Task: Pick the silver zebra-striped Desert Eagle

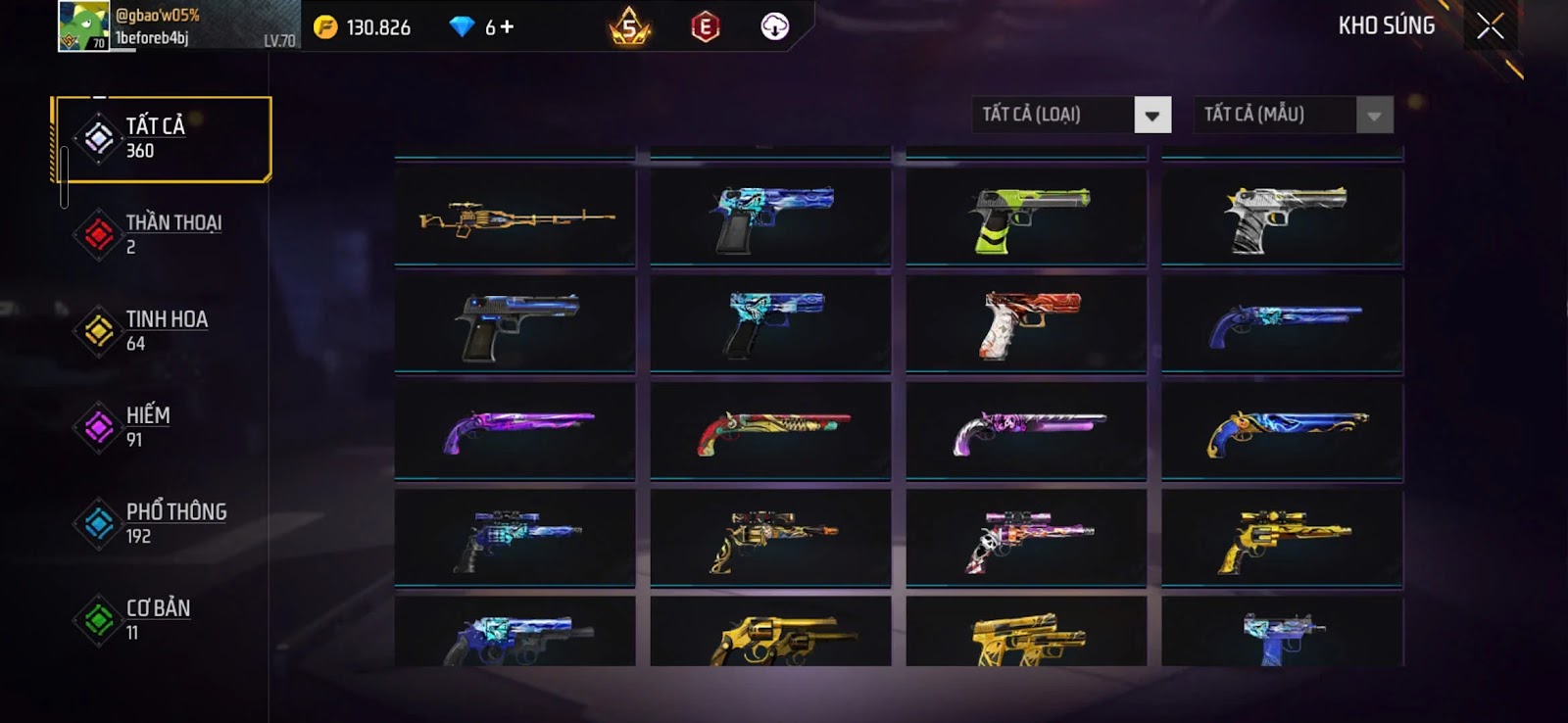Action: (x=1282, y=217)
